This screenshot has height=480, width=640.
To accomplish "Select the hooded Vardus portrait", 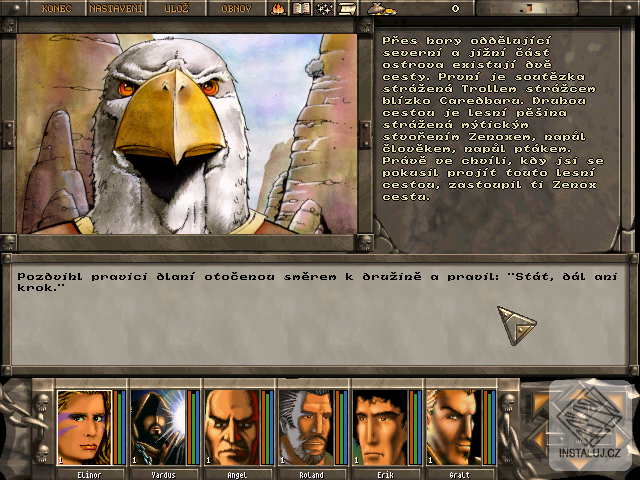I will click(158, 427).
